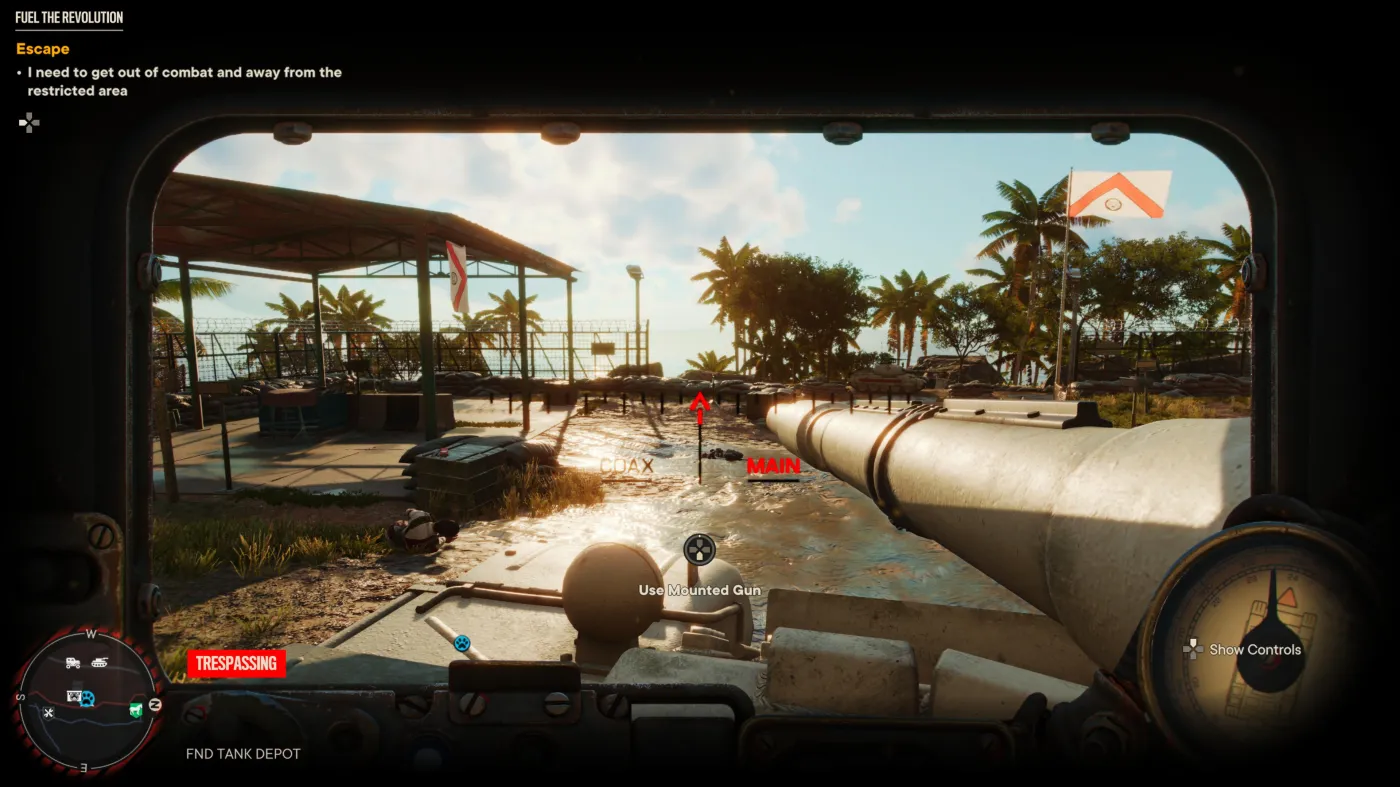This screenshot has width=1400, height=787.
Task: Choose the wrench workbench marker on minimap
Action: pos(48,712)
